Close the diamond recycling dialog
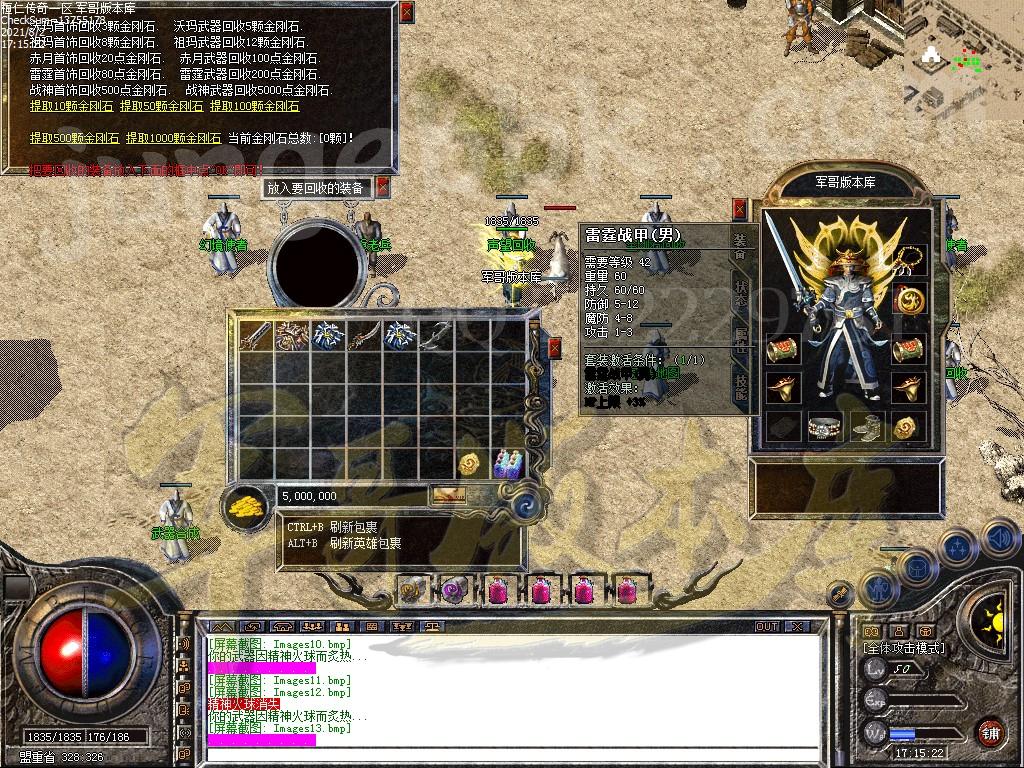This screenshot has height=768, width=1024. click(x=406, y=13)
